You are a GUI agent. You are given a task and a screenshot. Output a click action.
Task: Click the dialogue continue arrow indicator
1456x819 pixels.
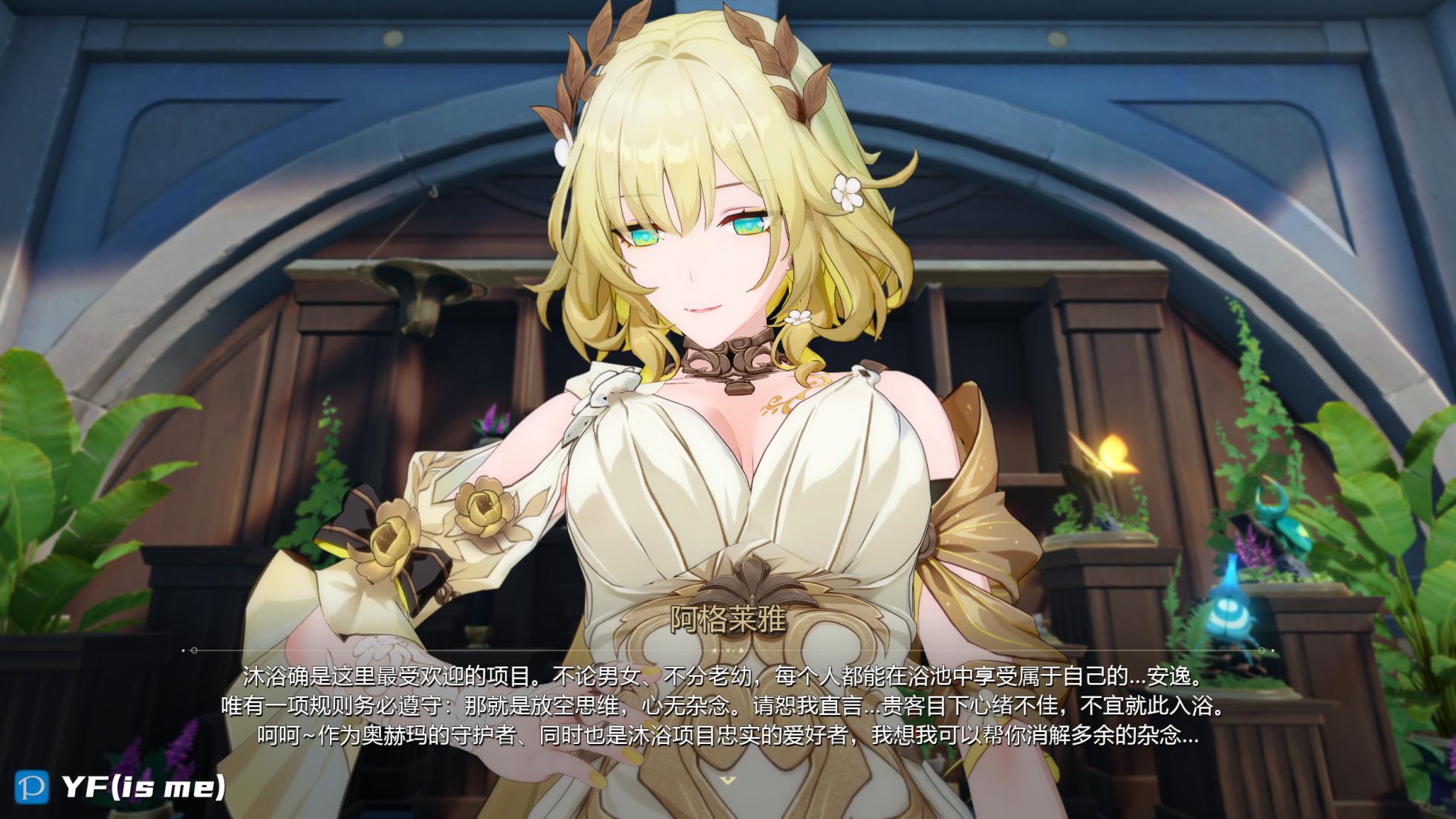pyautogui.click(x=728, y=780)
